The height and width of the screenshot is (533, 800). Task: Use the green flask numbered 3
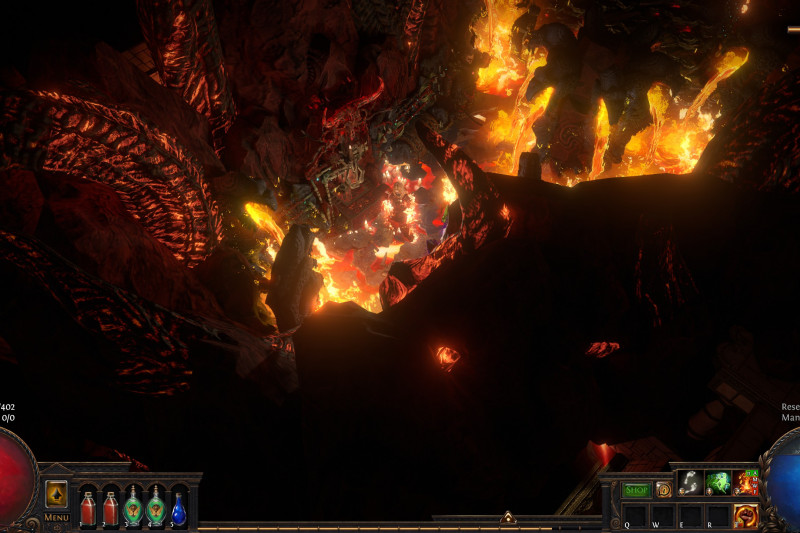(133, 507)
